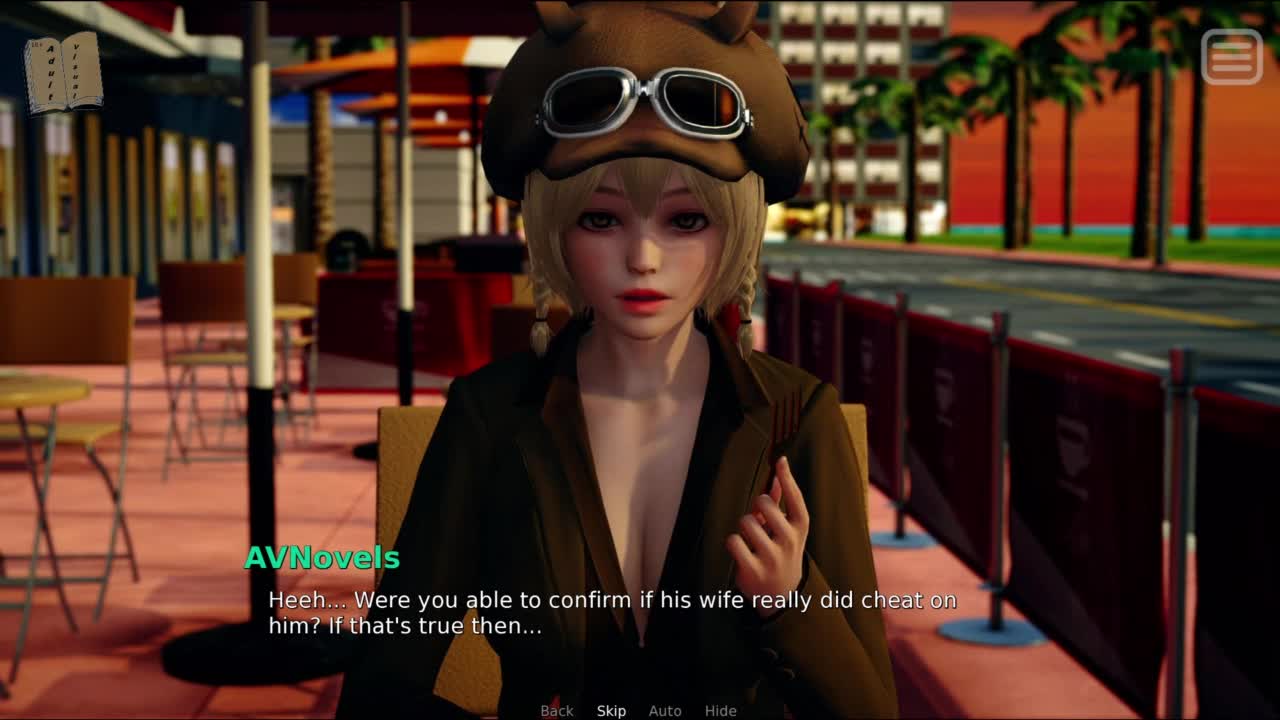
Task: Open the hamburger menu icon
Action: point(1231,57)
